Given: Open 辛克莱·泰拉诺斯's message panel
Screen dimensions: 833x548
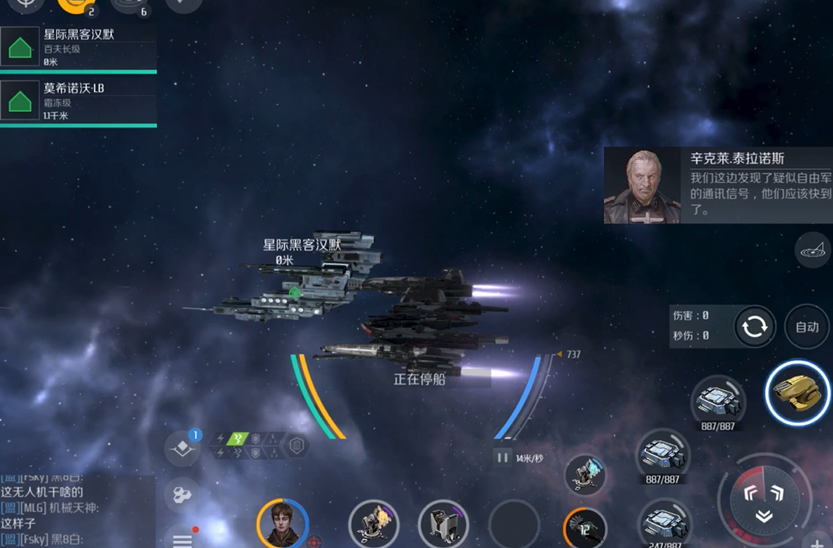Looking at the screenshot, I should (x=717, y=185).
